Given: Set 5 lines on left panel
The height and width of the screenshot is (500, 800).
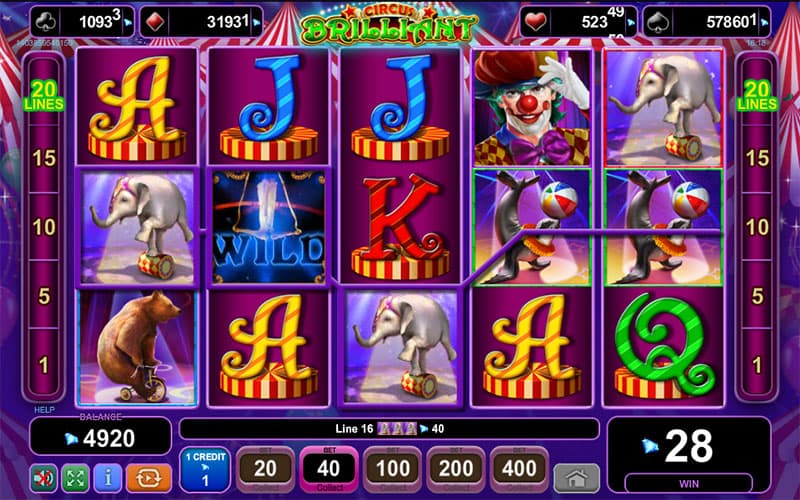Looking at the screenshot, I should [x=43, y=296].
